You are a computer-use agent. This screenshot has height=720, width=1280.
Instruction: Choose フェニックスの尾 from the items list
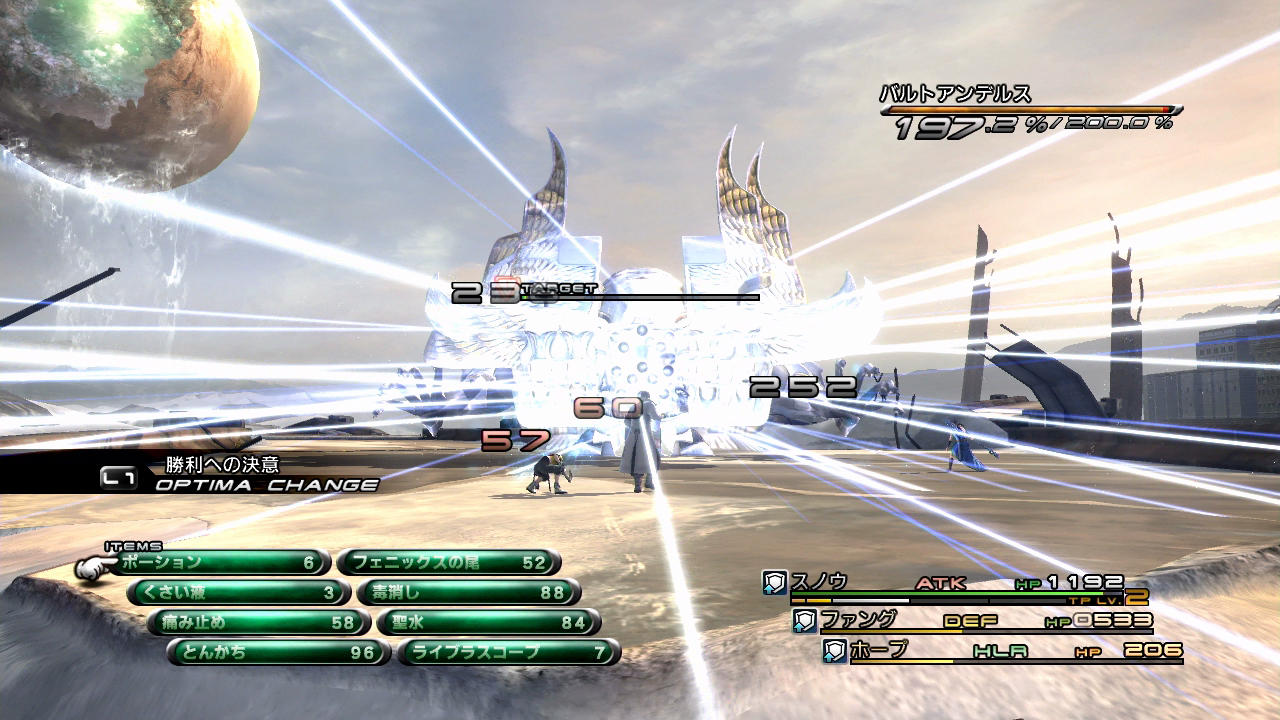[x=448, y=563]
